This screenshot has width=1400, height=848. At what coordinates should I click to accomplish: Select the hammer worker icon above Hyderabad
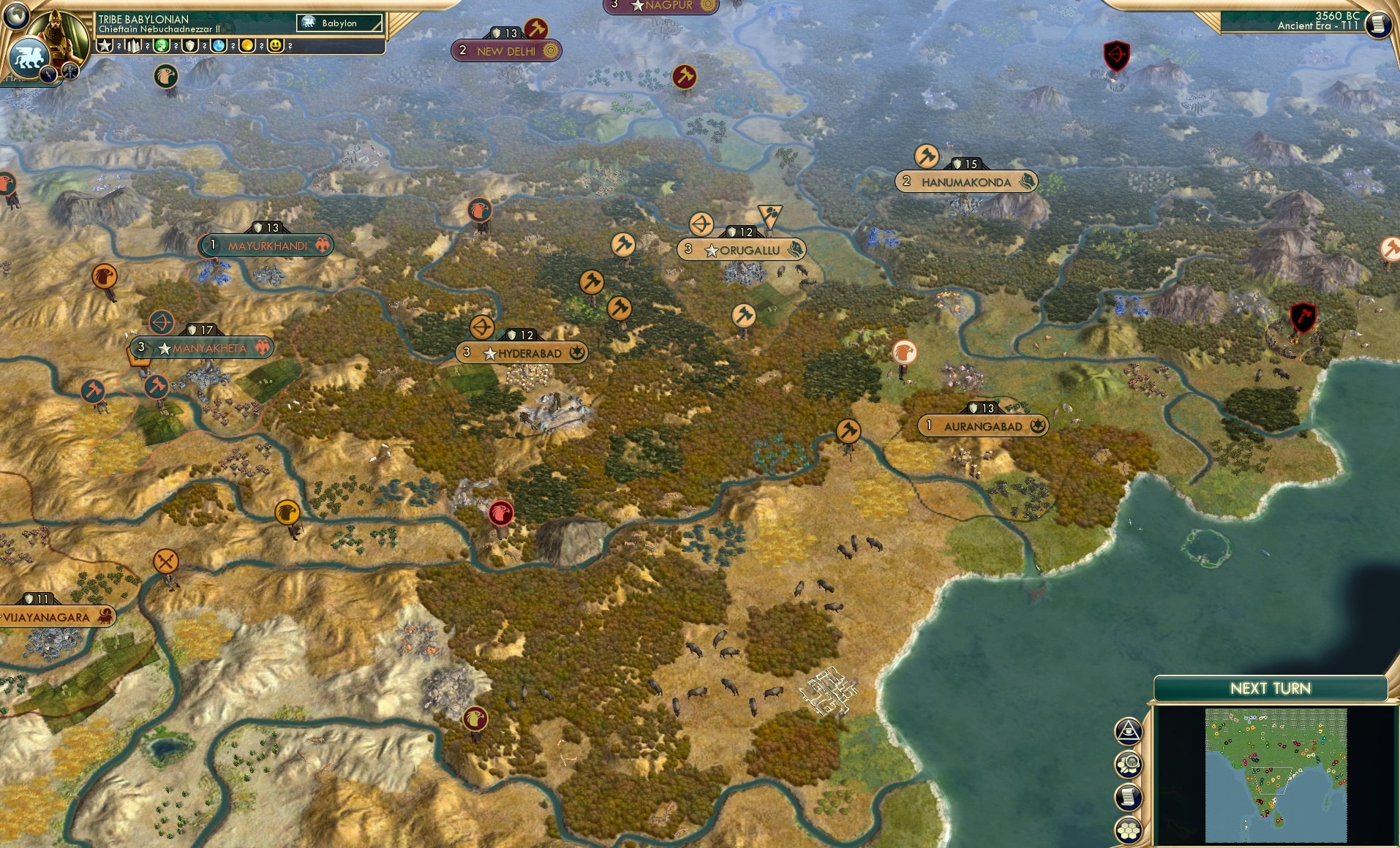click(591, 283)
